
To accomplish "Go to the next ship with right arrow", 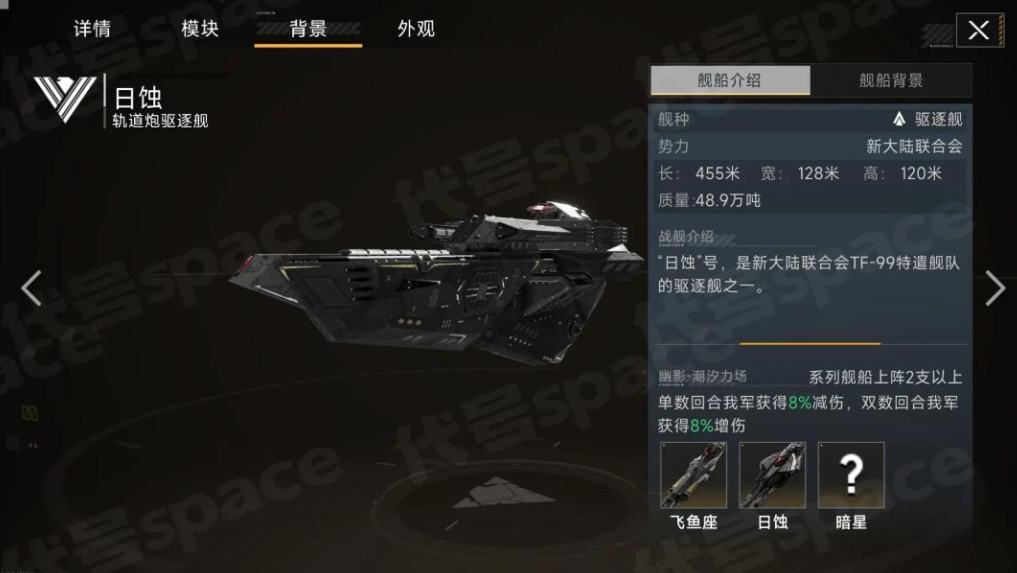I will pyautogui.click(x=994, y=288).
